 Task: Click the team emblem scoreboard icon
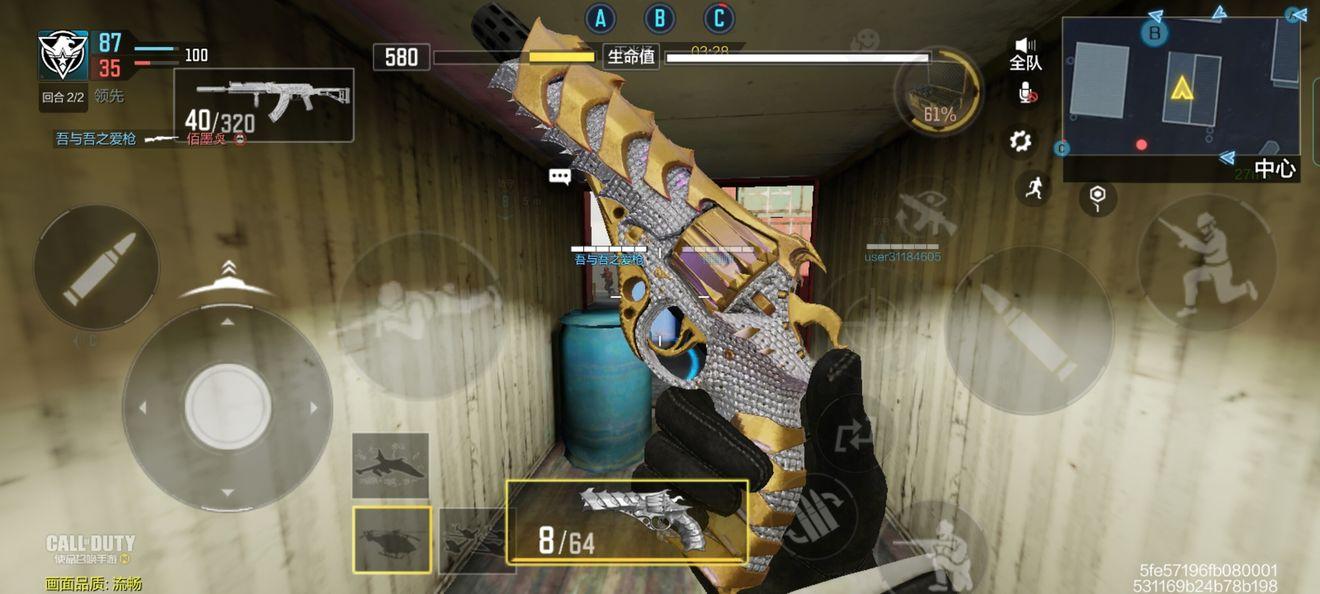[x=63, y=55]
